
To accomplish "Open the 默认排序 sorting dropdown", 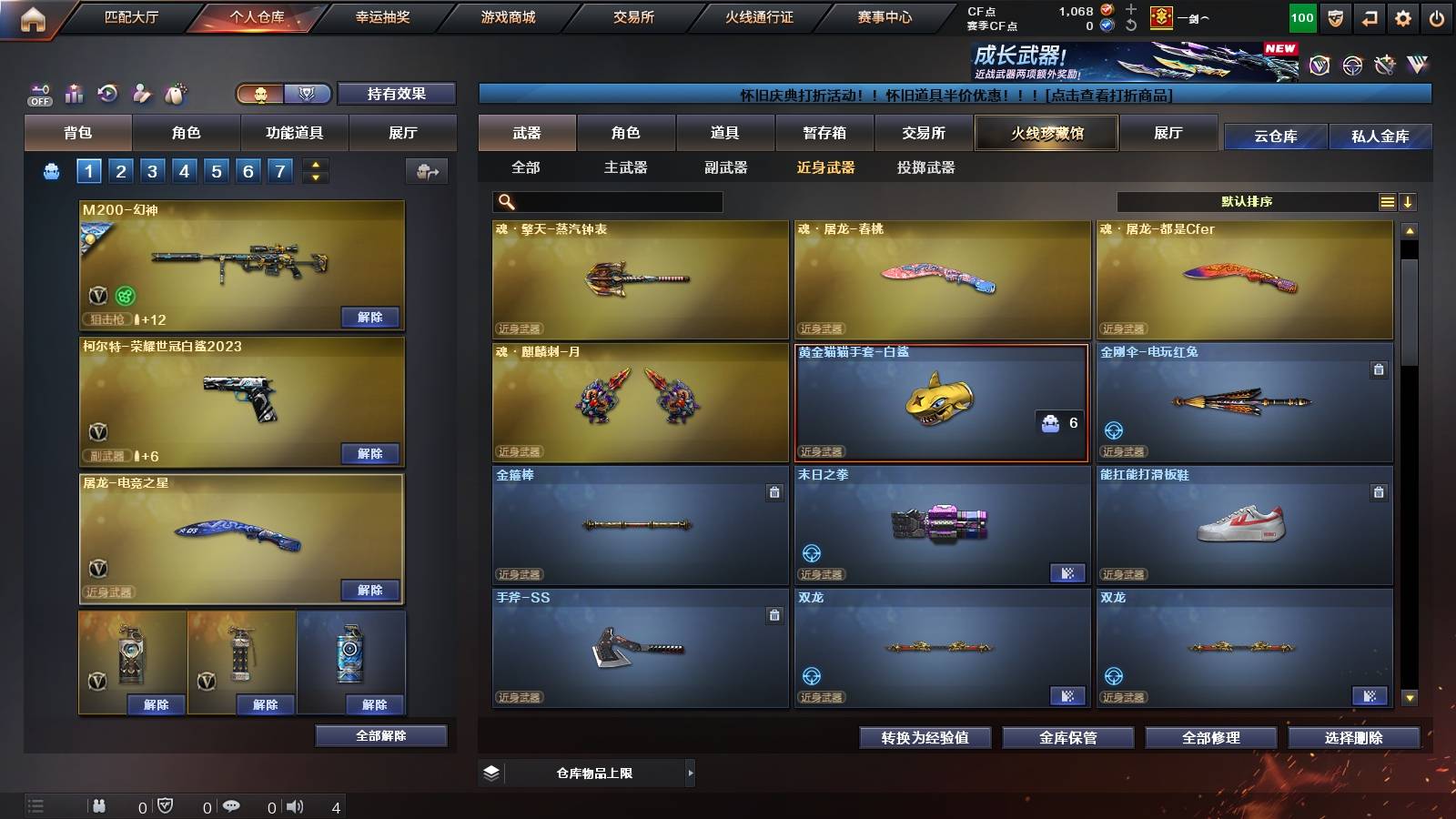I will pyautogui.click(x=1247, y=202).
